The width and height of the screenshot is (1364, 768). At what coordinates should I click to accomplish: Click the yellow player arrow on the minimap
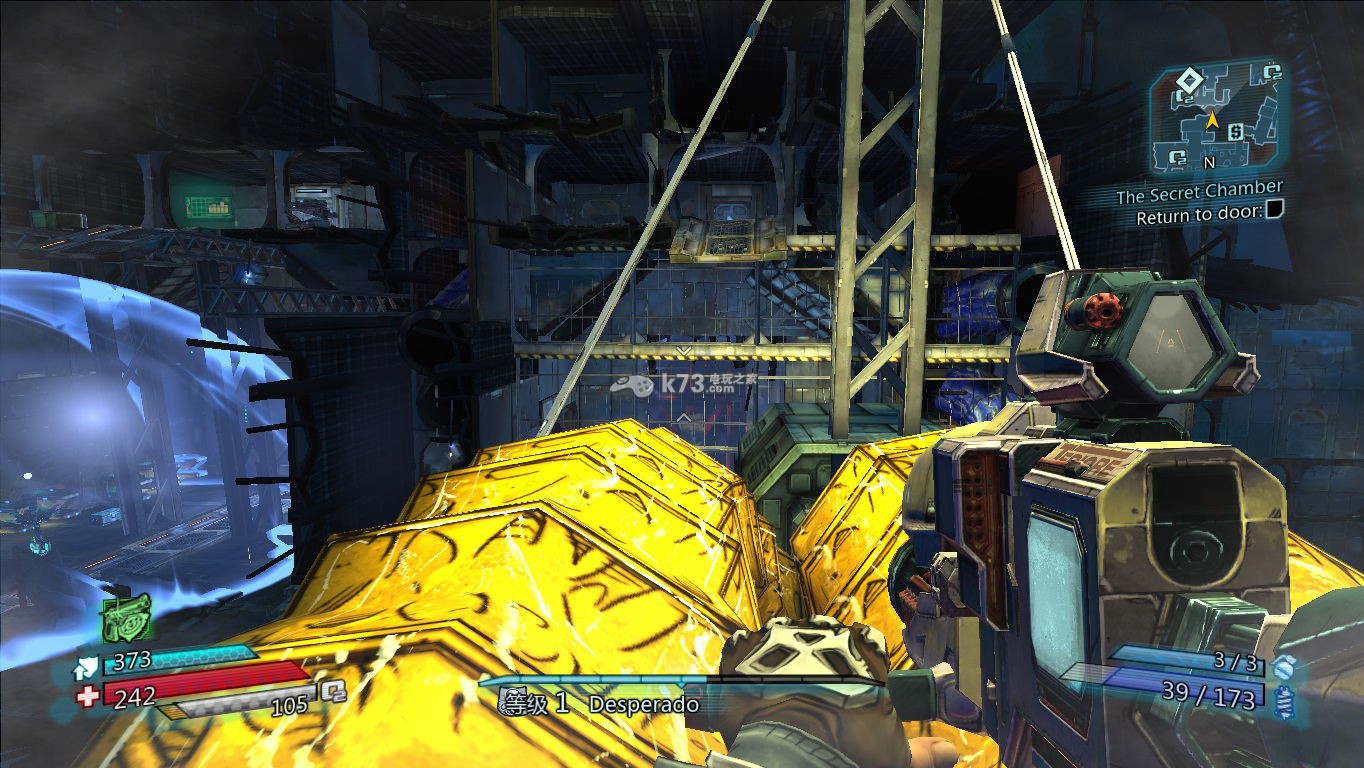click(x=1212, y=120)
